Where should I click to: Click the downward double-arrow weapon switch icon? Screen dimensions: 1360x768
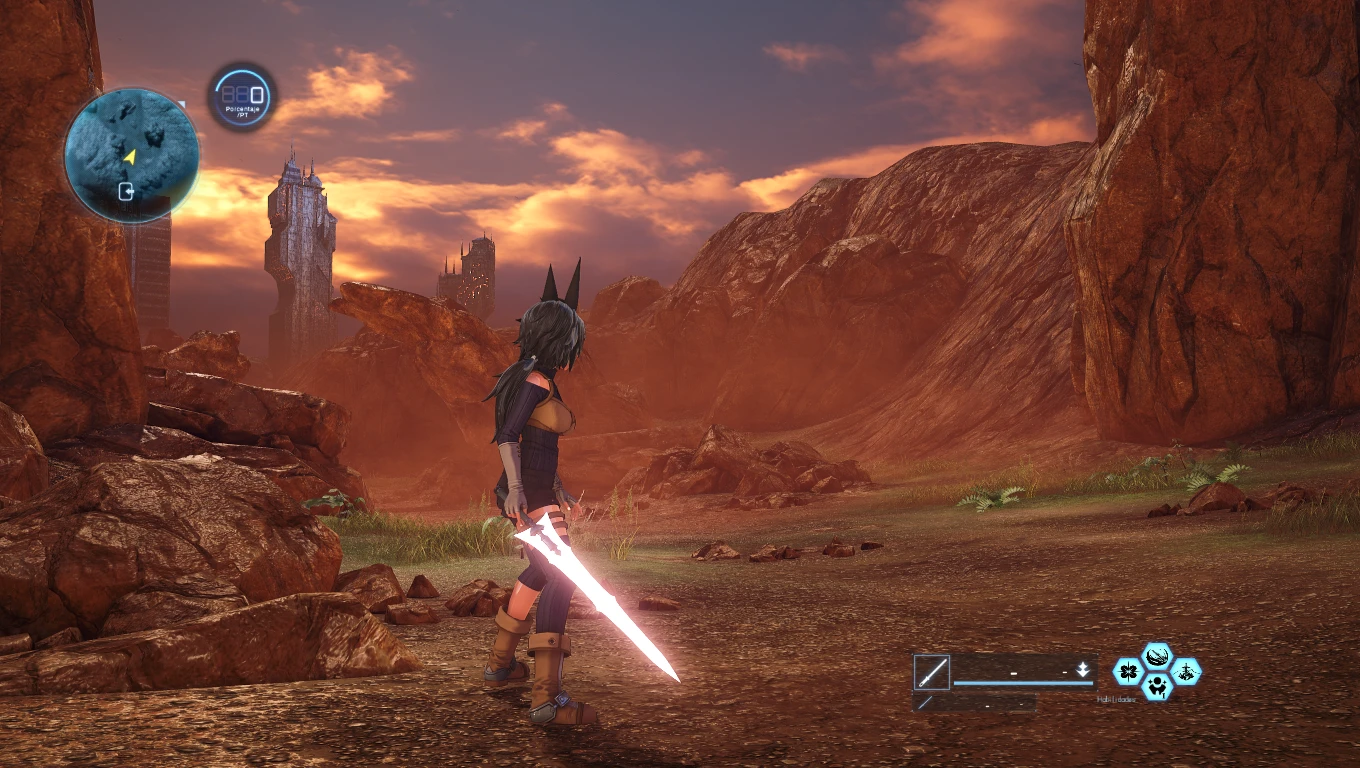(x=1082, y=670)
